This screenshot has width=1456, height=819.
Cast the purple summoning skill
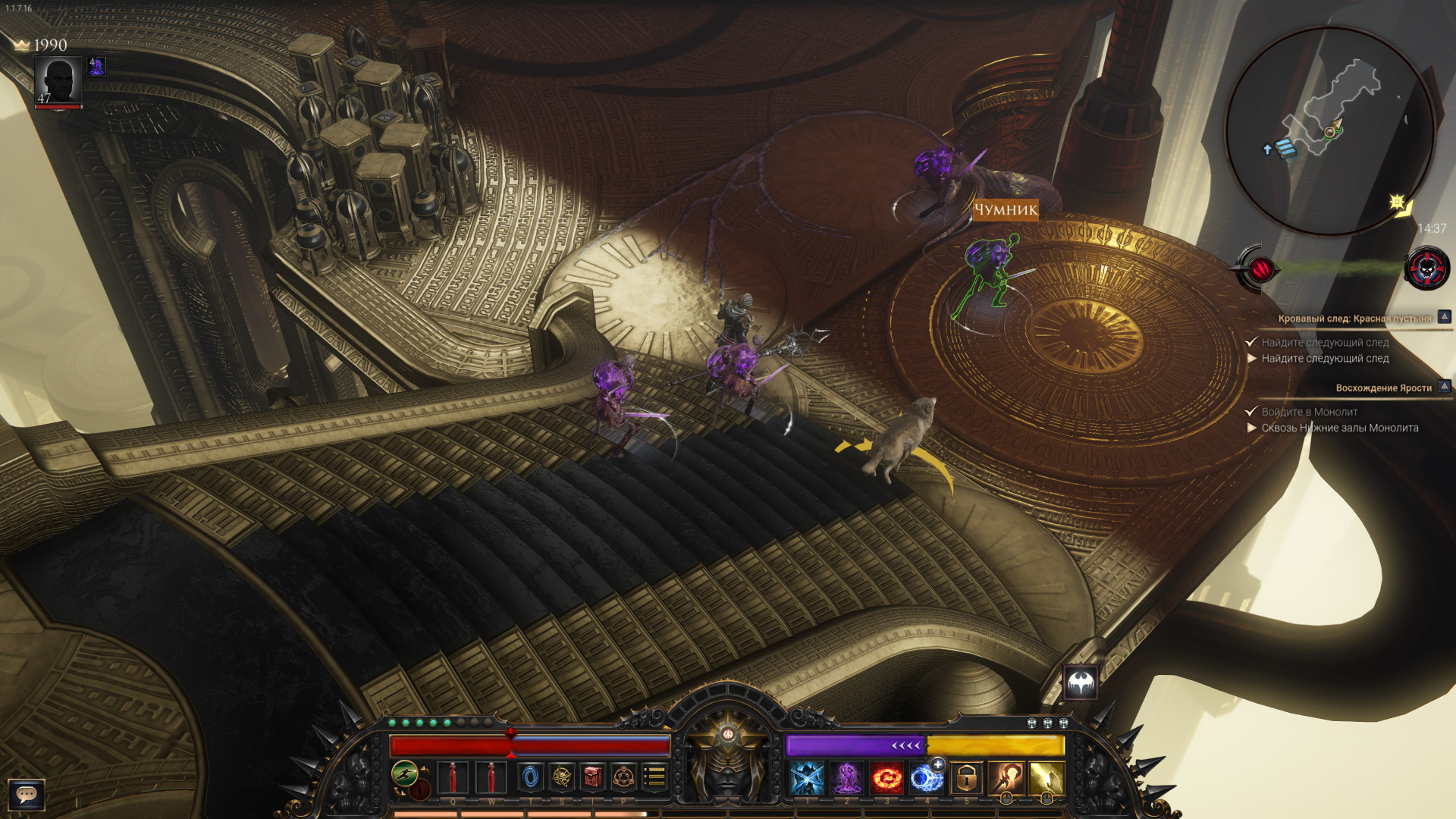coord(847,779)
